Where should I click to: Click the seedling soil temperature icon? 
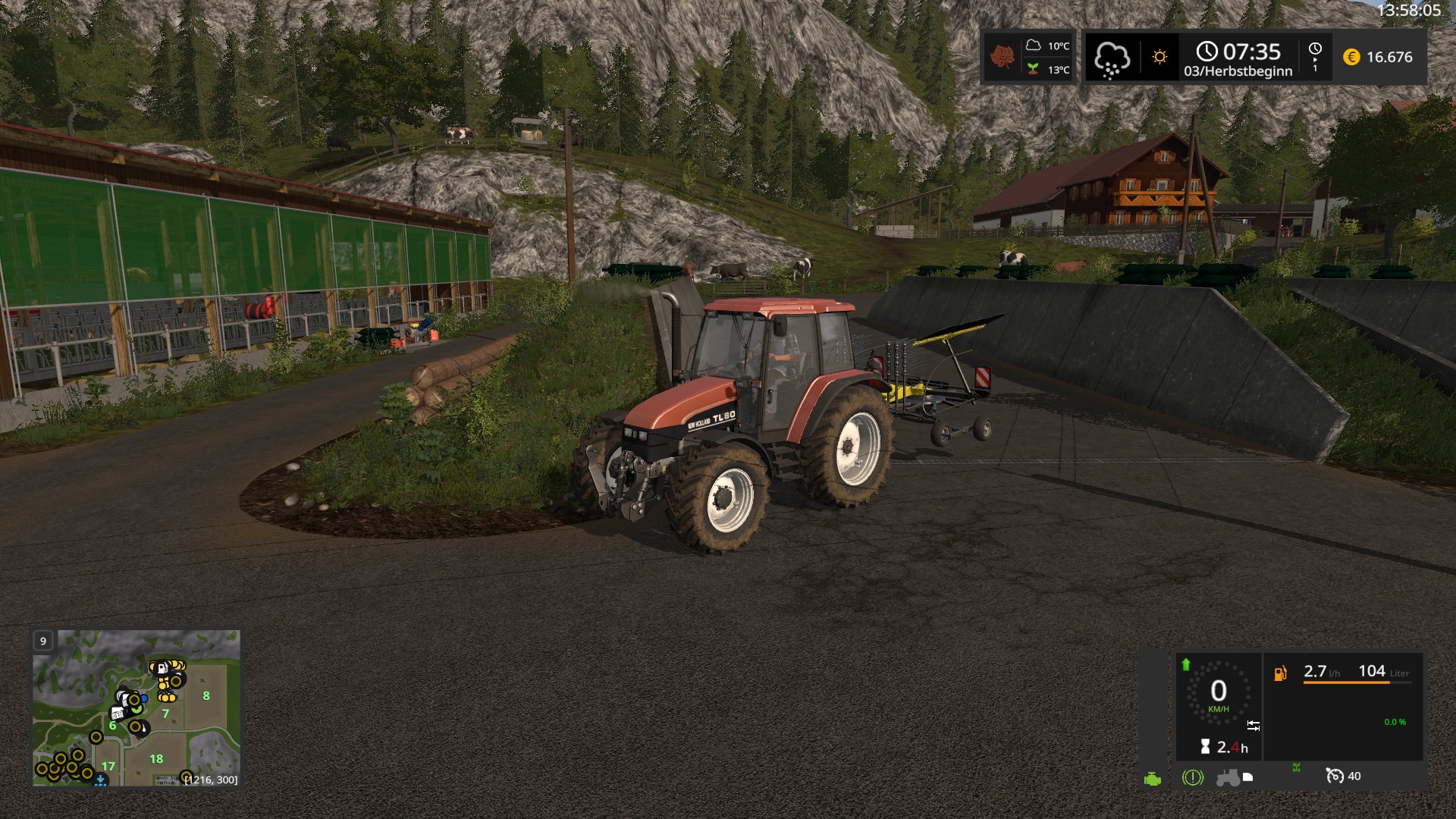coord(1033,69)
